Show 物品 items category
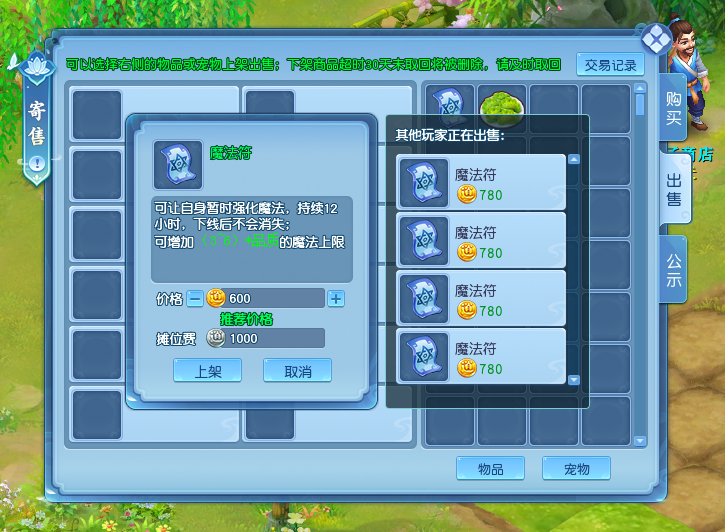This screenshot has height=532, width=725. click(490, 468)
